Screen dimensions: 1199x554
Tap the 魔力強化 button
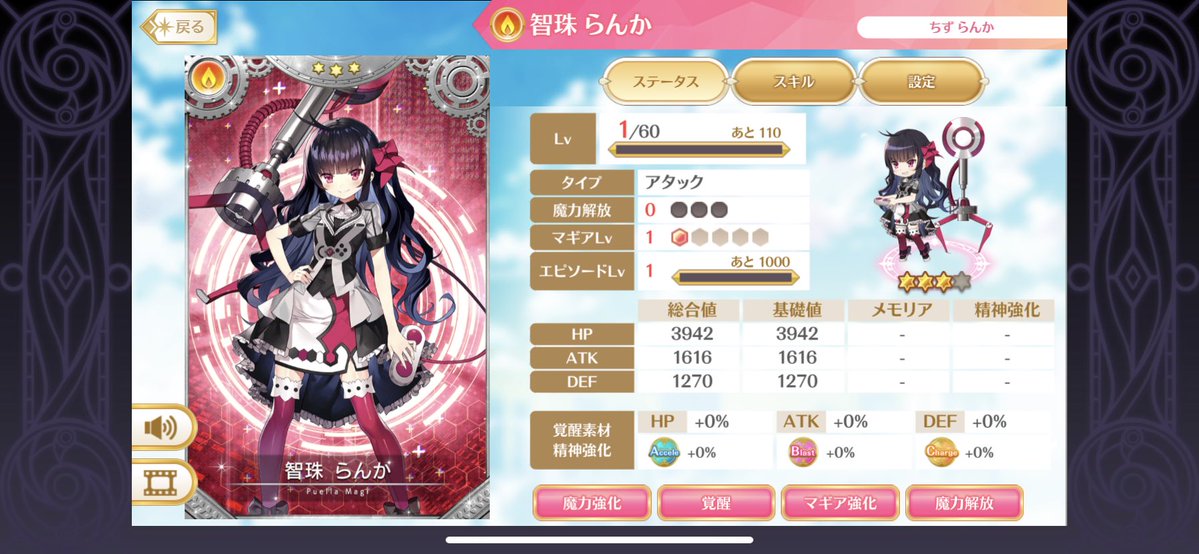[x=592, y=503]
